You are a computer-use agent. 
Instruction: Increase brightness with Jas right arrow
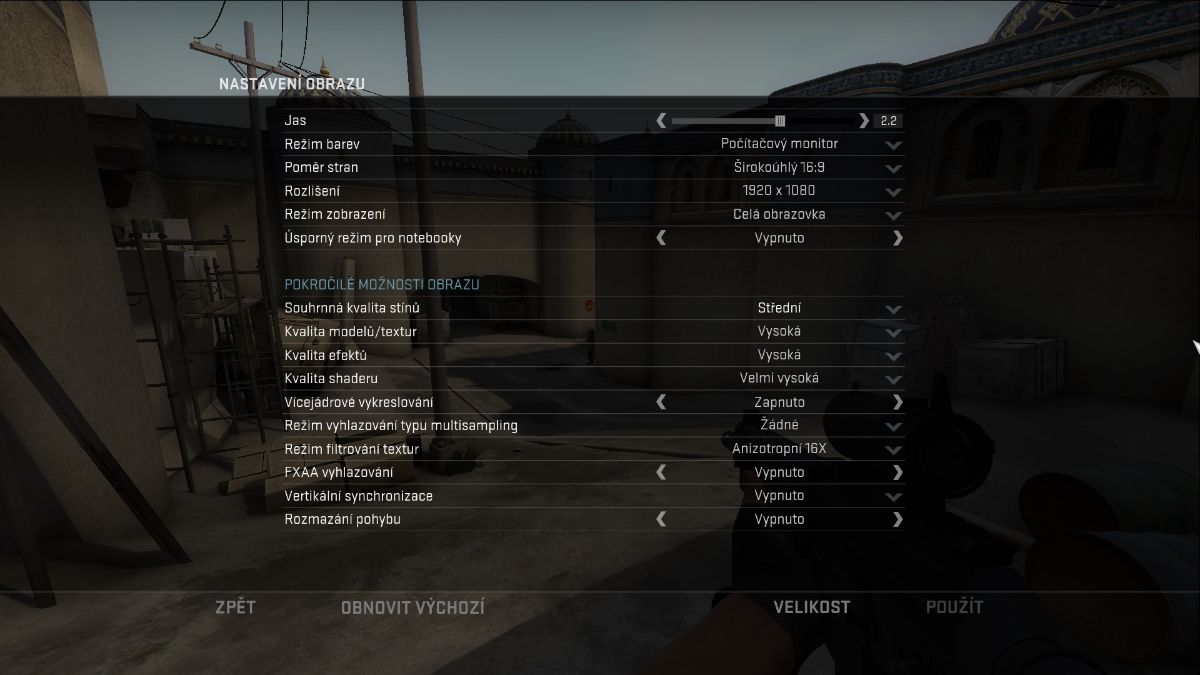864,121
